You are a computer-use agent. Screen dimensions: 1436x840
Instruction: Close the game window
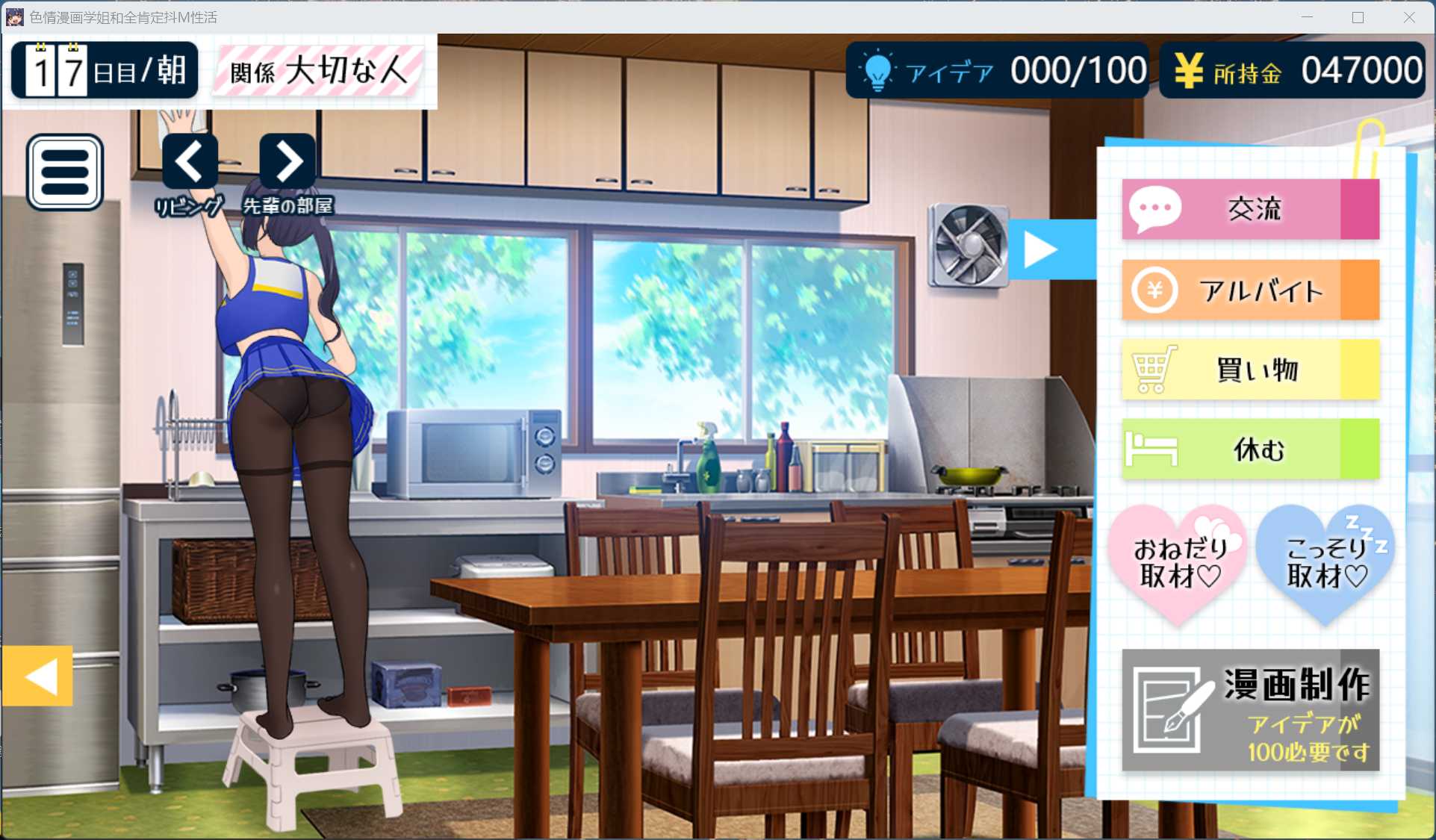[x=1408, y=17]
